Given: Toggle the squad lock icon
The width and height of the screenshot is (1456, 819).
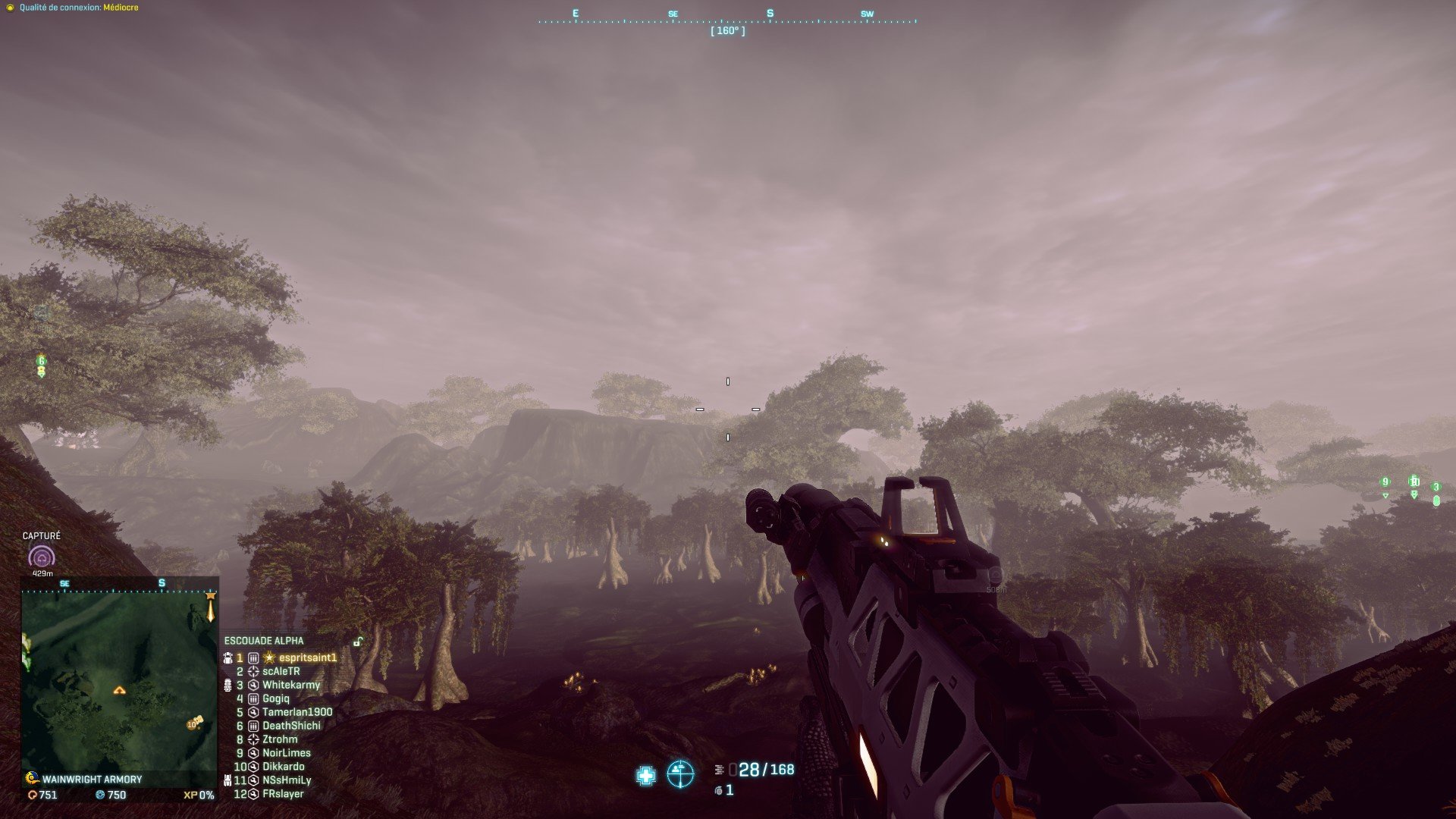Looking at the screenshot, I should 357,642.
